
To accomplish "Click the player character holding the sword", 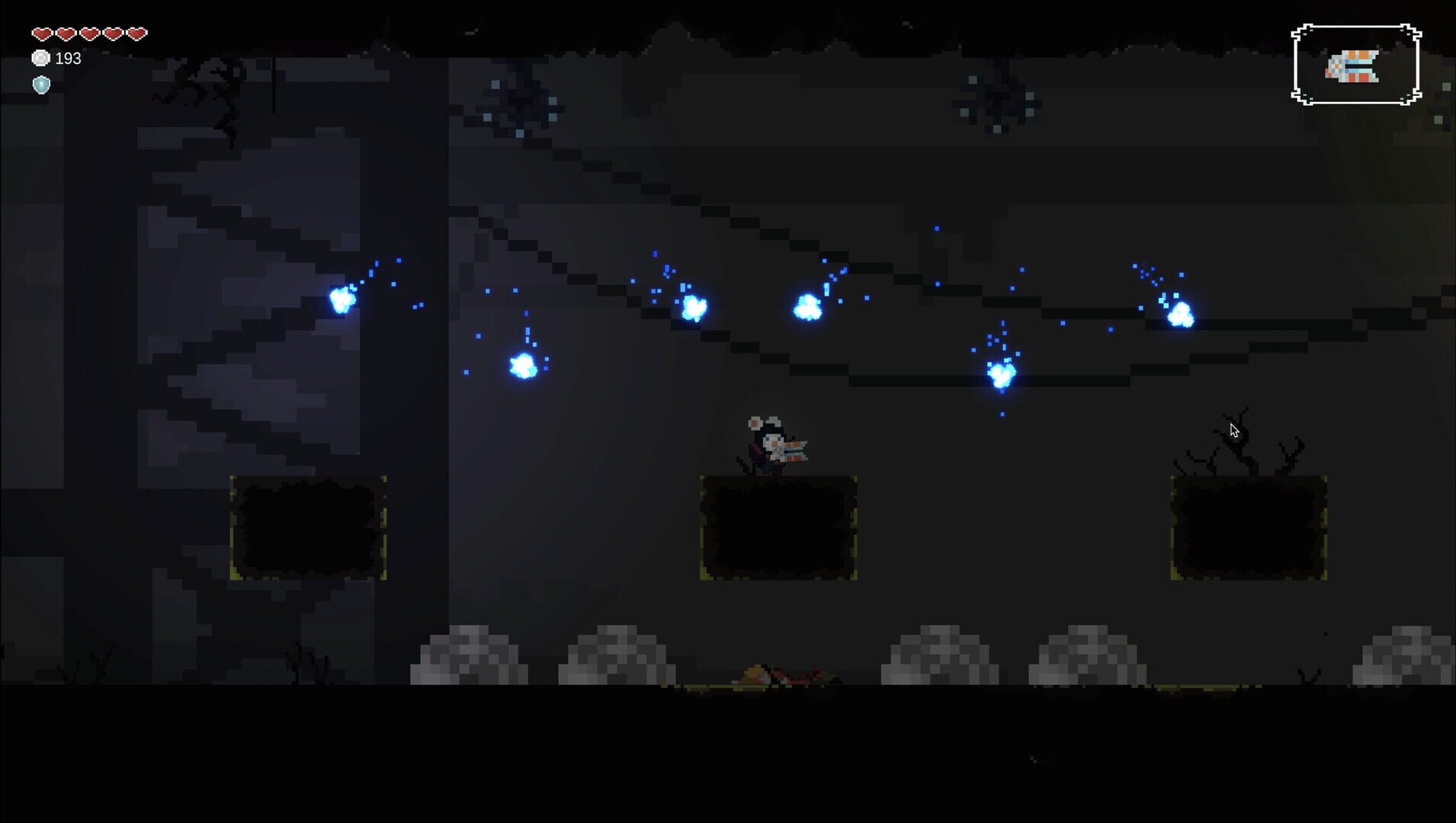I will click(x=774, y=446).
